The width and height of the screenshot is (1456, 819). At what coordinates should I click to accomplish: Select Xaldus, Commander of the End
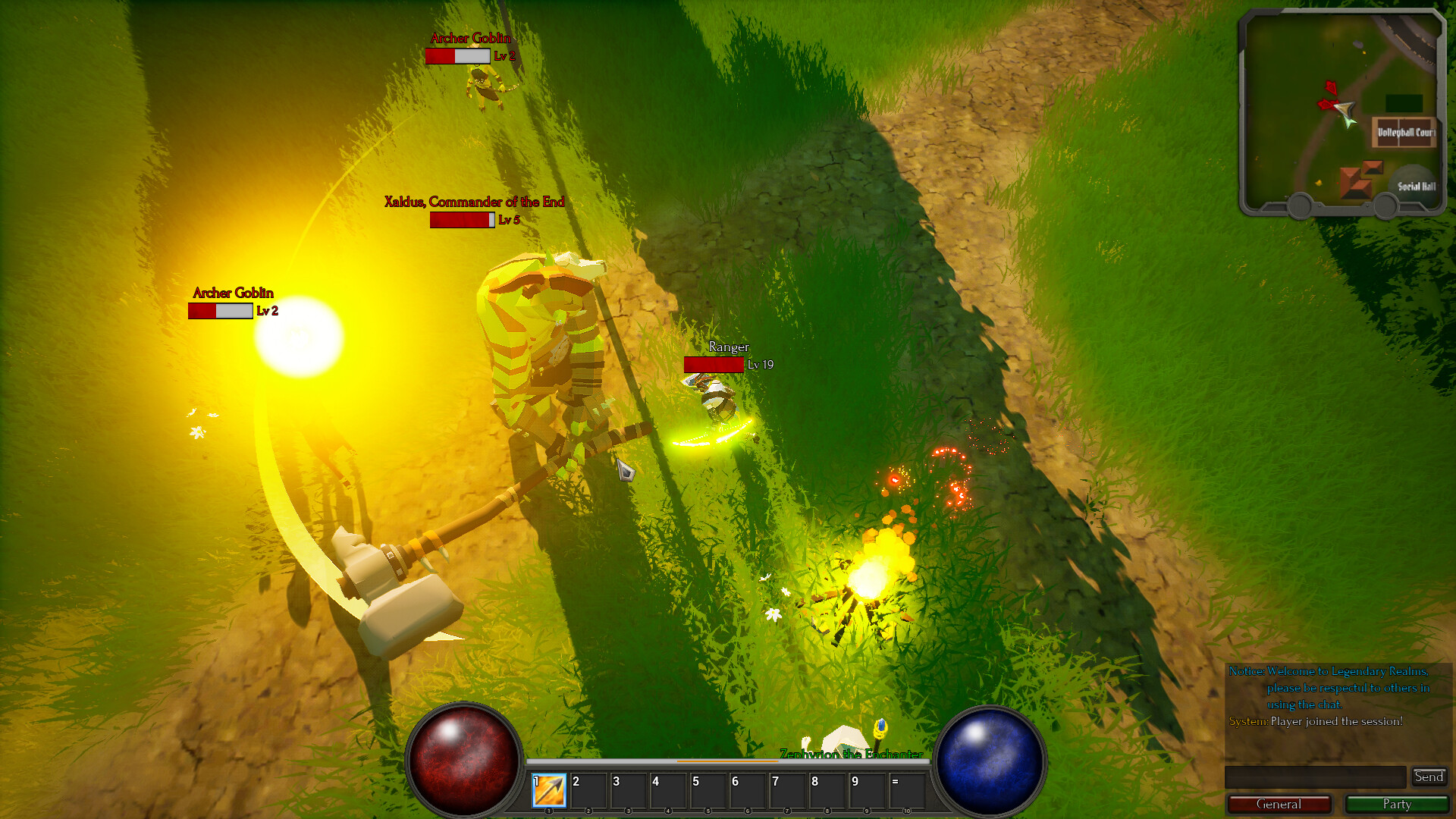coord(538,341)
